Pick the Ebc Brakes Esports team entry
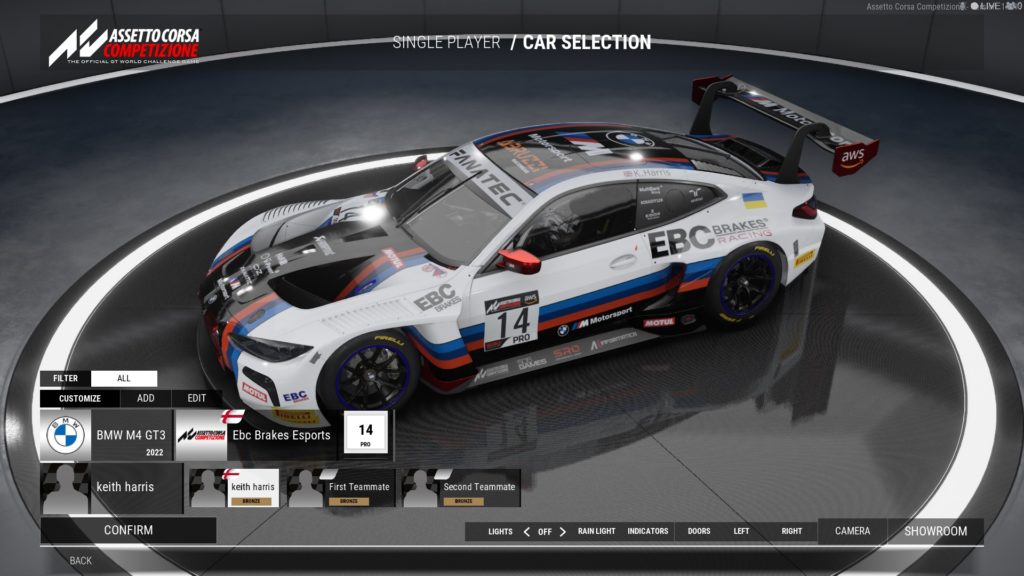 point(256,436)
